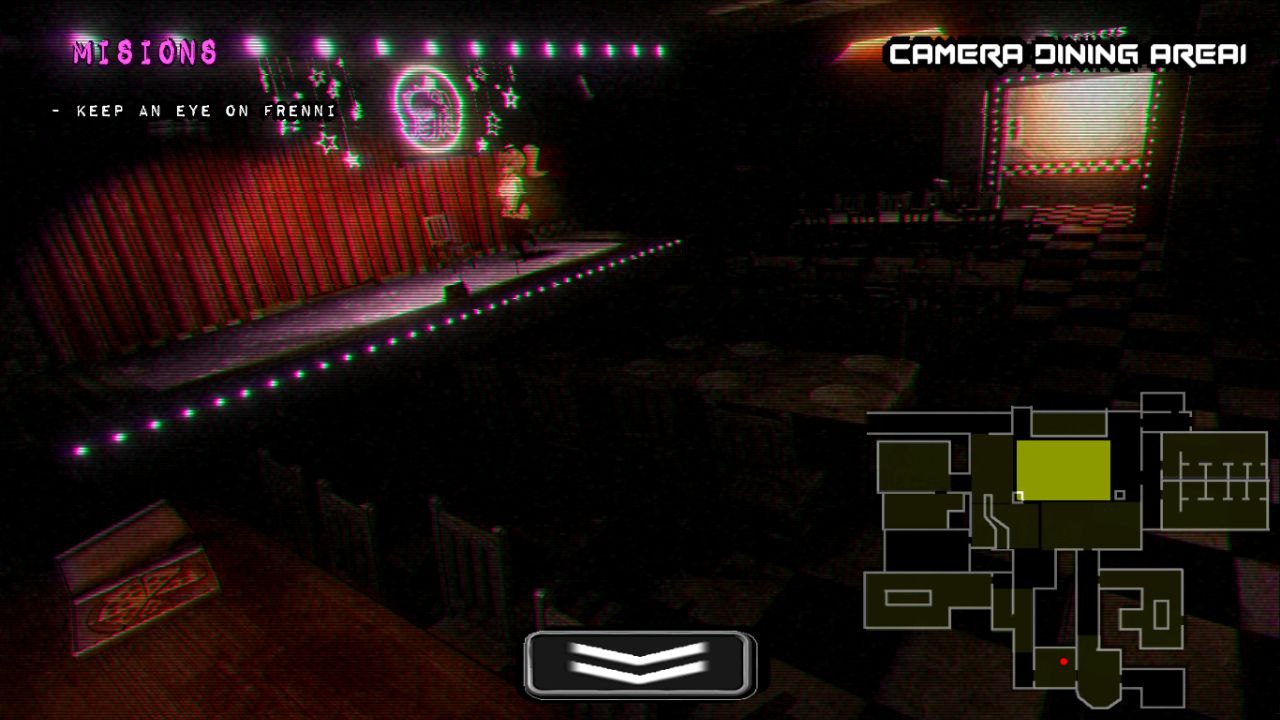The width and height of the screenshot is (1280, 720).
Task: Select the yellow highlighted Dining Area room
Action: coord(1064,469)
